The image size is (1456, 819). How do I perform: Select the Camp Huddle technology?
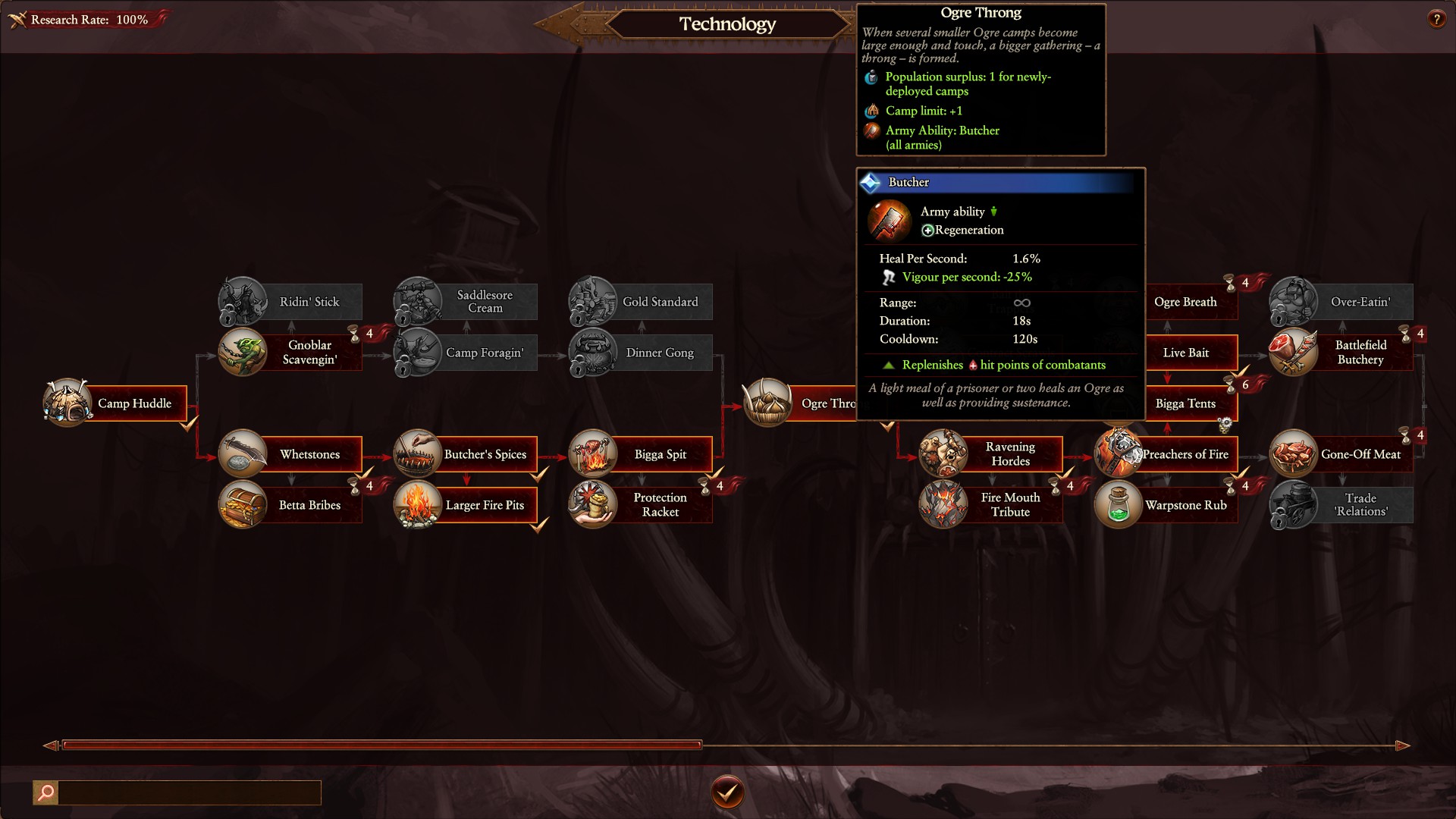point(133,403)
